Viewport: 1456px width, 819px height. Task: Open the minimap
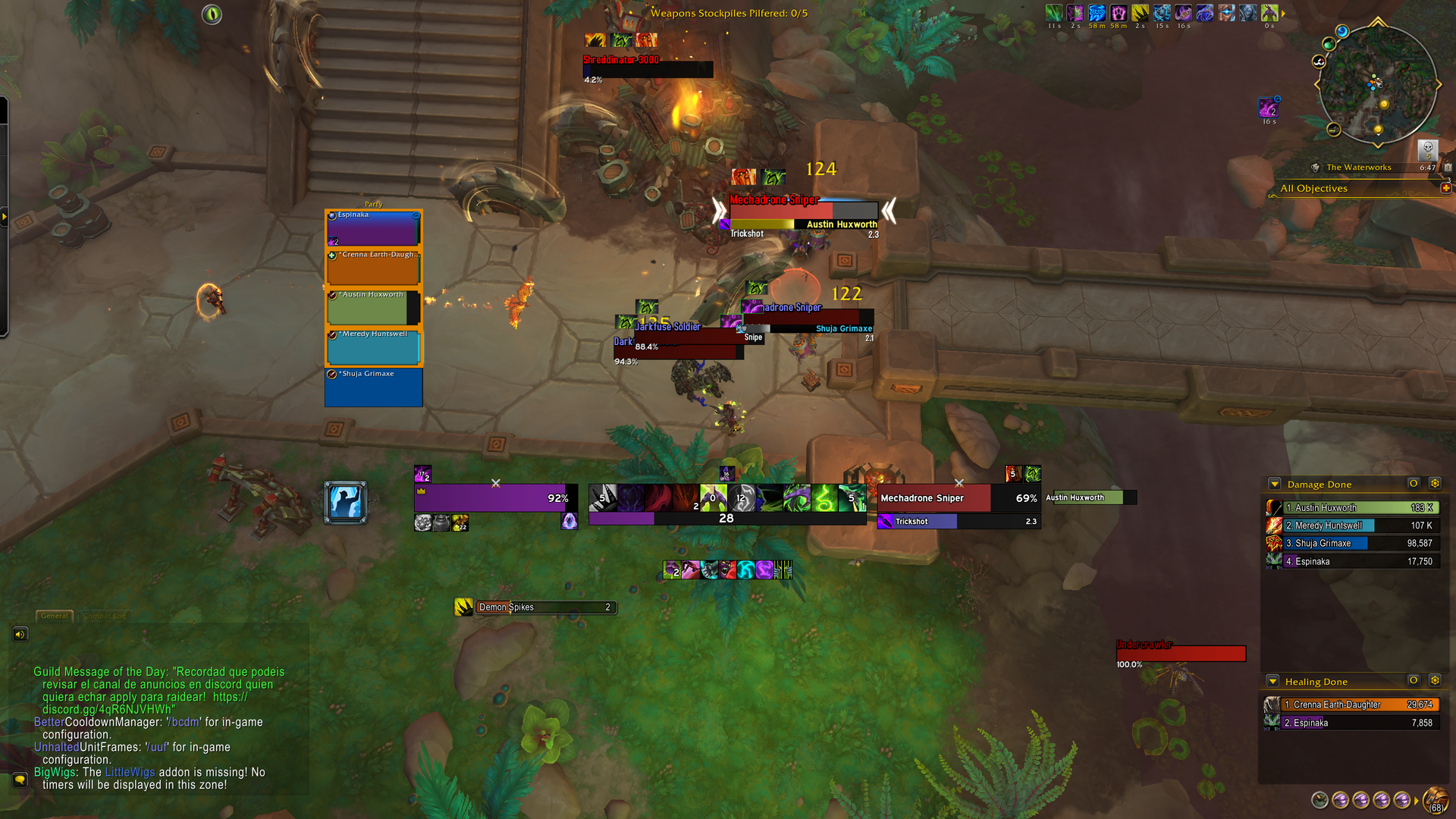point(1377,83)
